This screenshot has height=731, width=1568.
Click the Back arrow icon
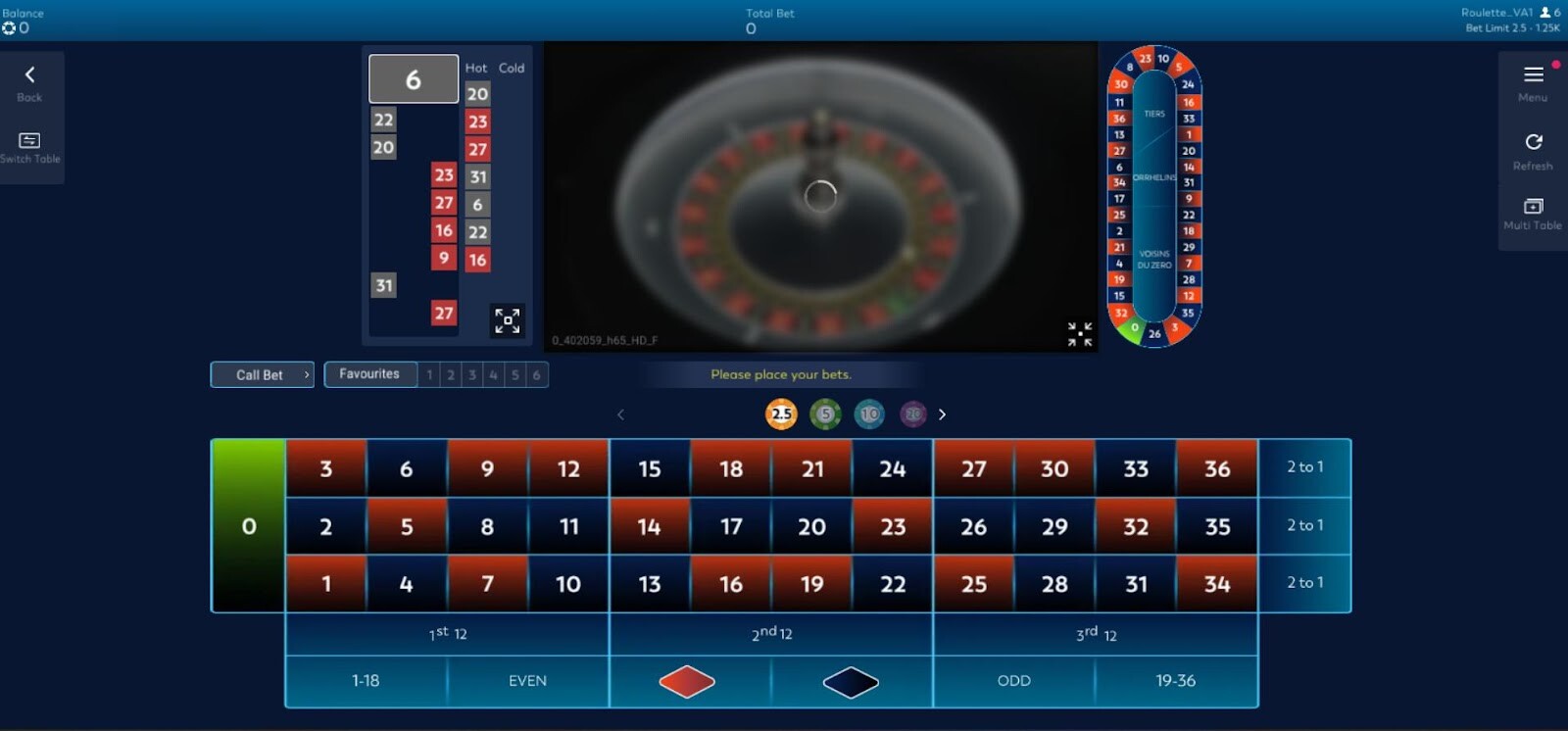[29, 72]
